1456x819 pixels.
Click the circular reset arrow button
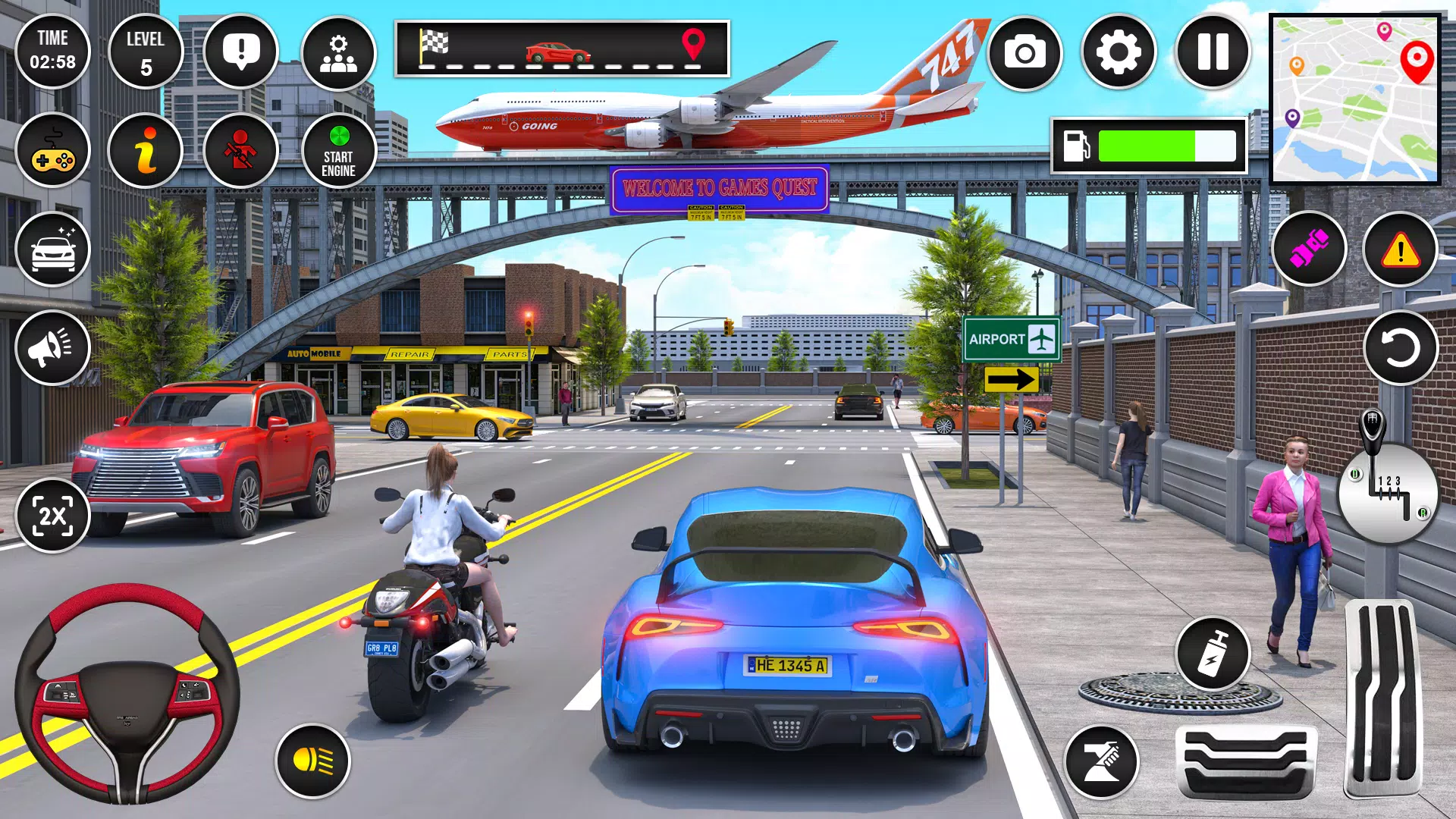coord(1400,348)
